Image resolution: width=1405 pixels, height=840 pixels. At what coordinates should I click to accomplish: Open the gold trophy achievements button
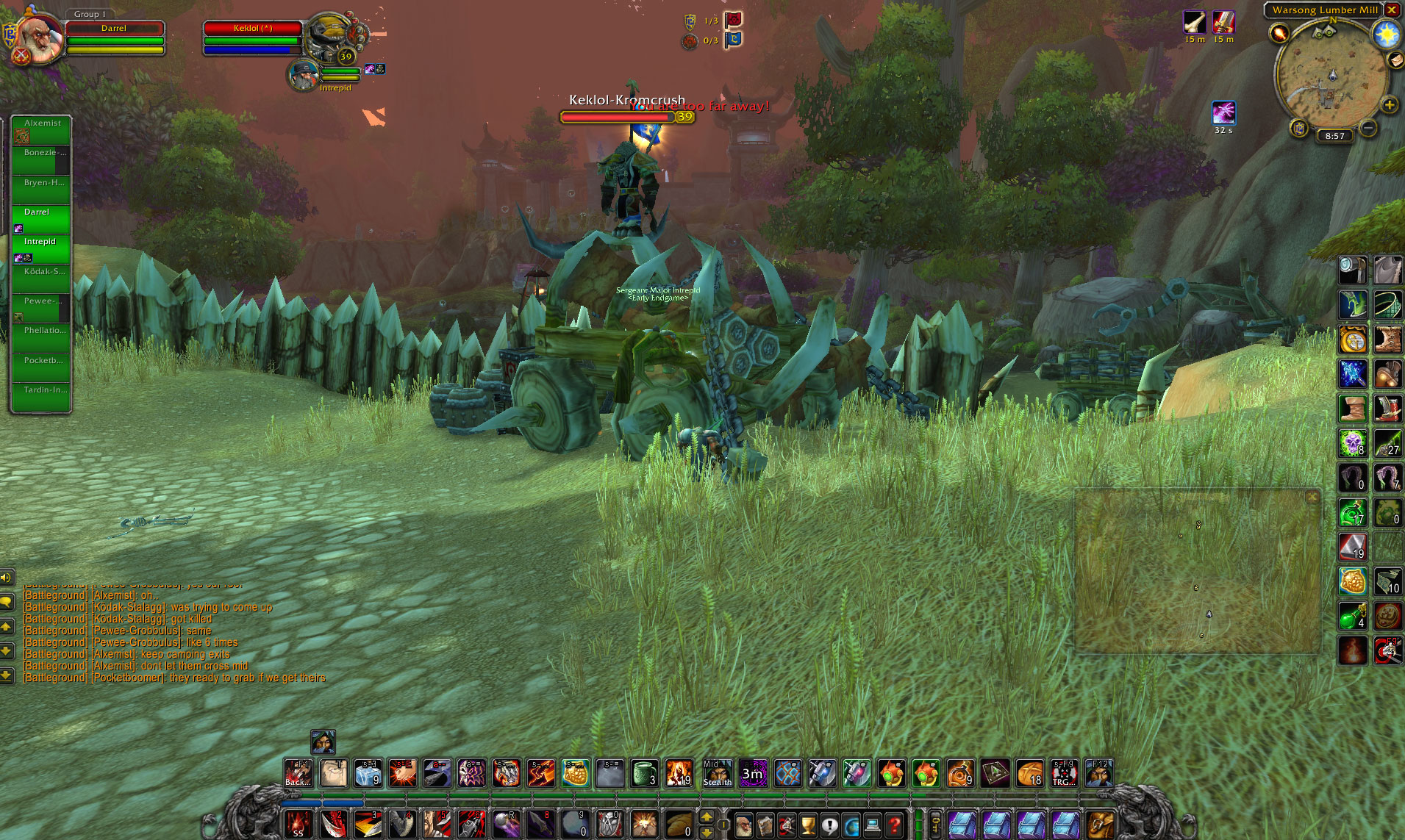[808, 825]
